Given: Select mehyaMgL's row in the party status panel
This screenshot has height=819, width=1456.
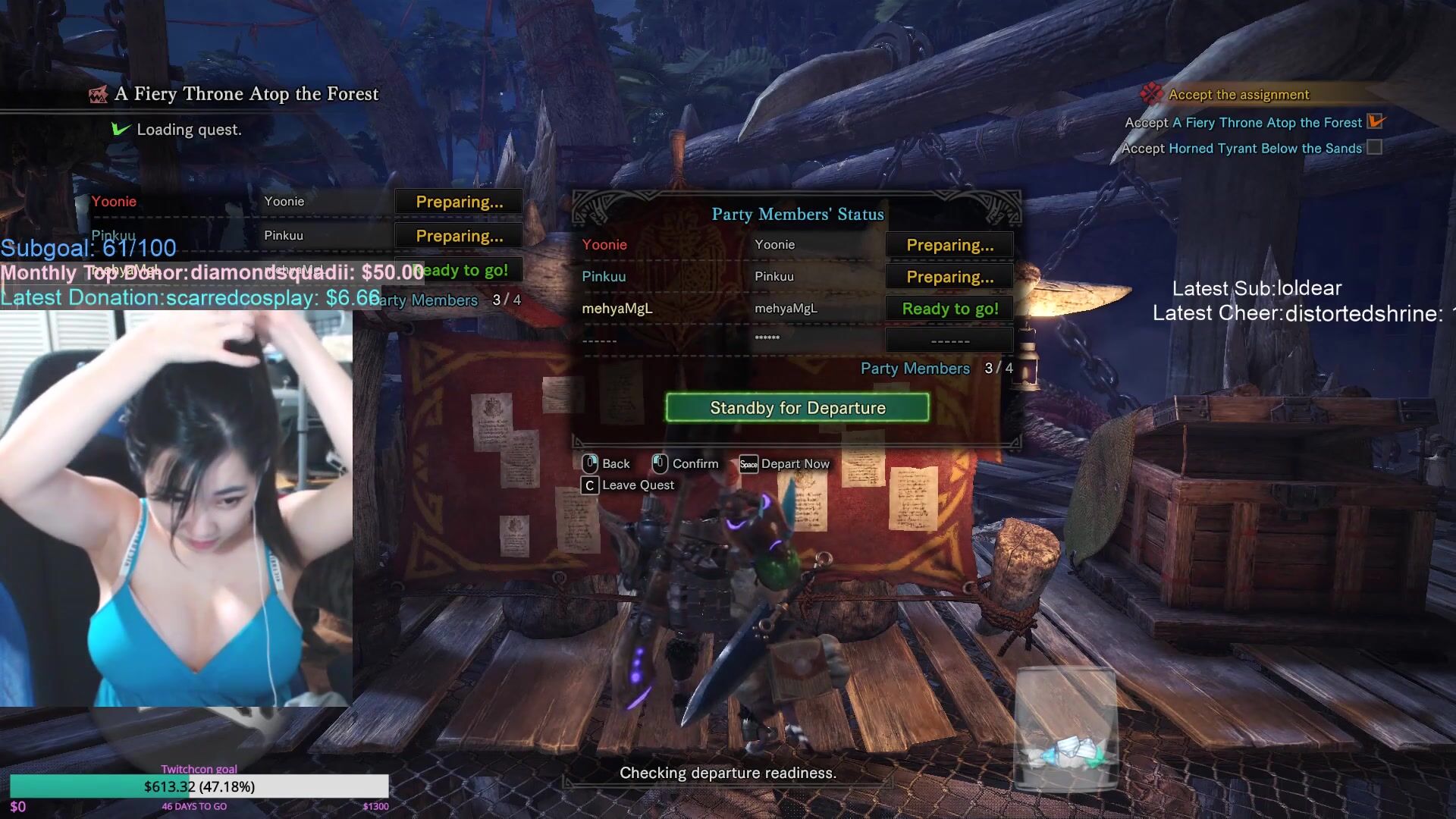Looking at the screenshot, I should point(796,309).
